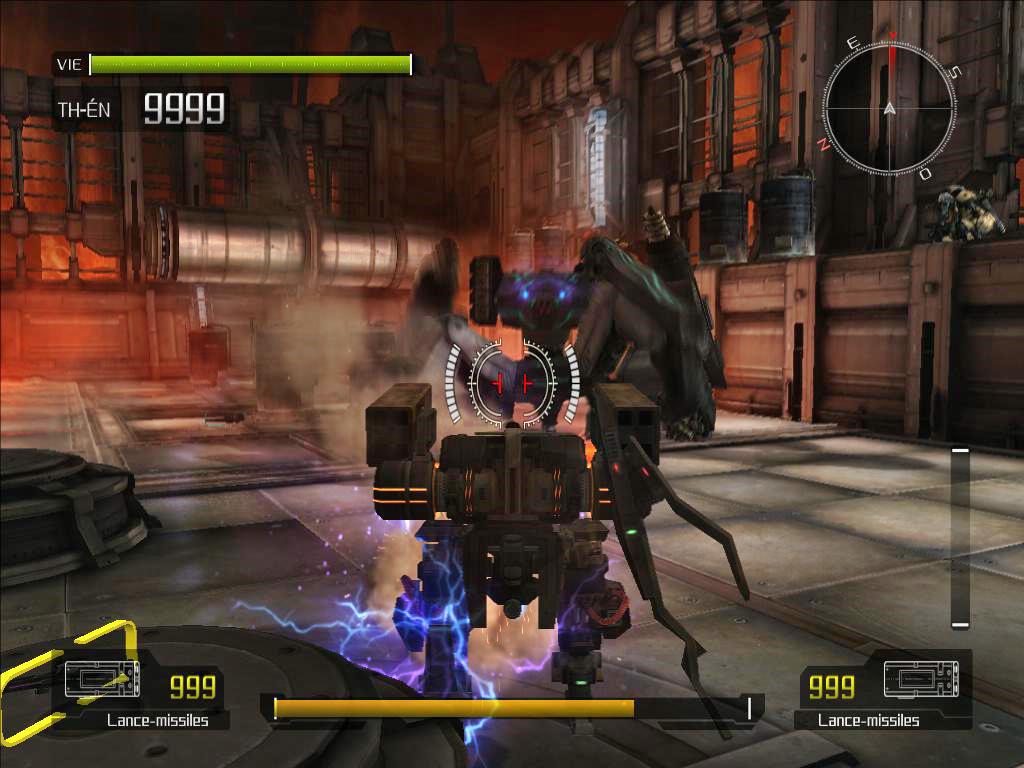The image size is (1024, 768).
Task: Click the compass radar in the corner
Action: point(889,108)
